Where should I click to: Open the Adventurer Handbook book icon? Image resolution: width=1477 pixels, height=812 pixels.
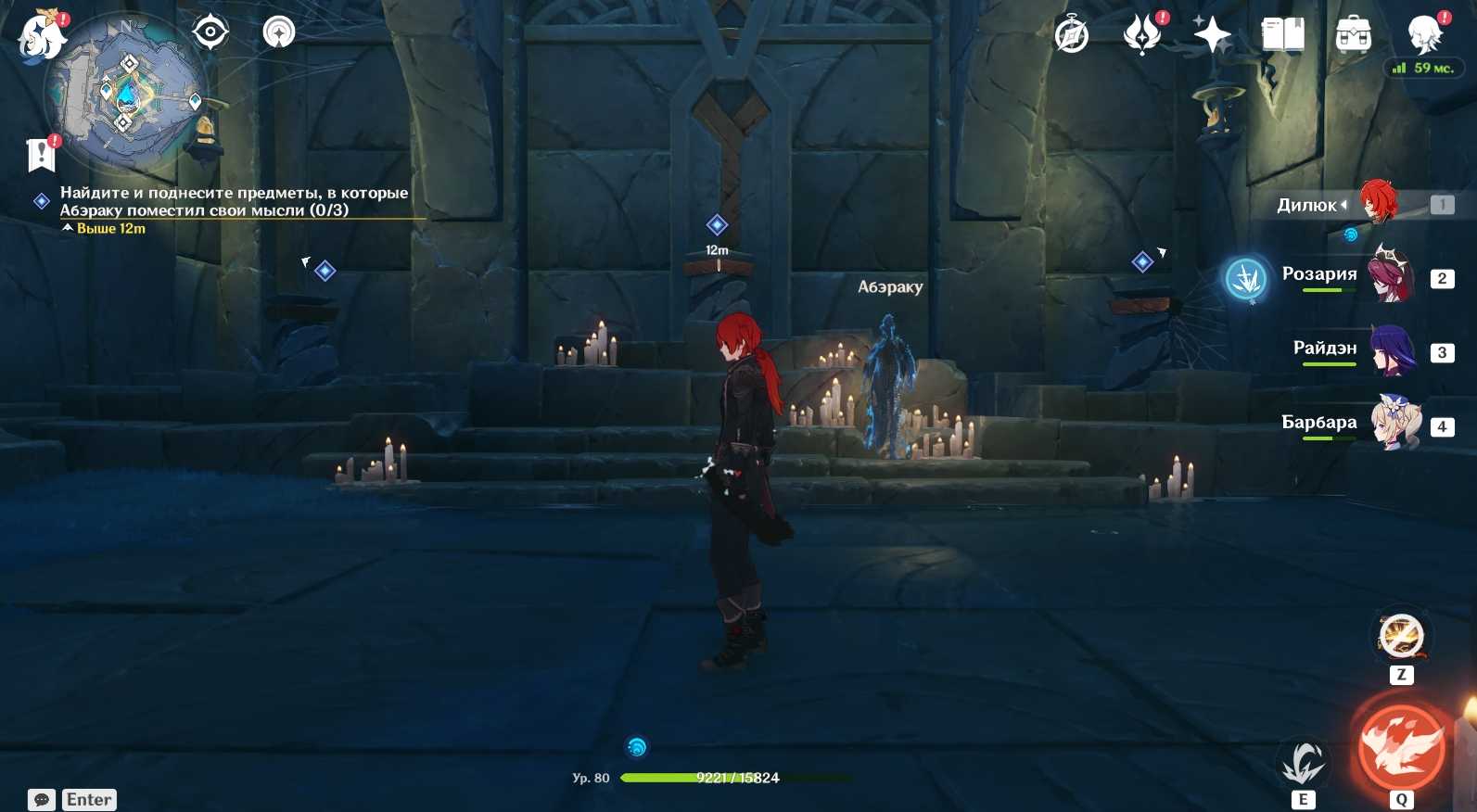[x=1283, y=36]
